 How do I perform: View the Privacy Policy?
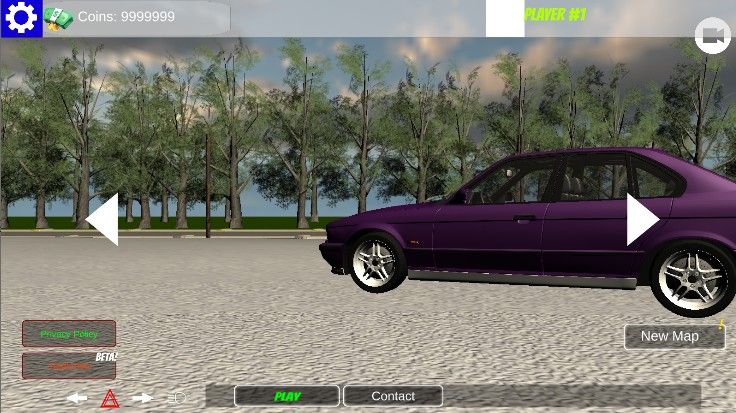click(69, 333)
